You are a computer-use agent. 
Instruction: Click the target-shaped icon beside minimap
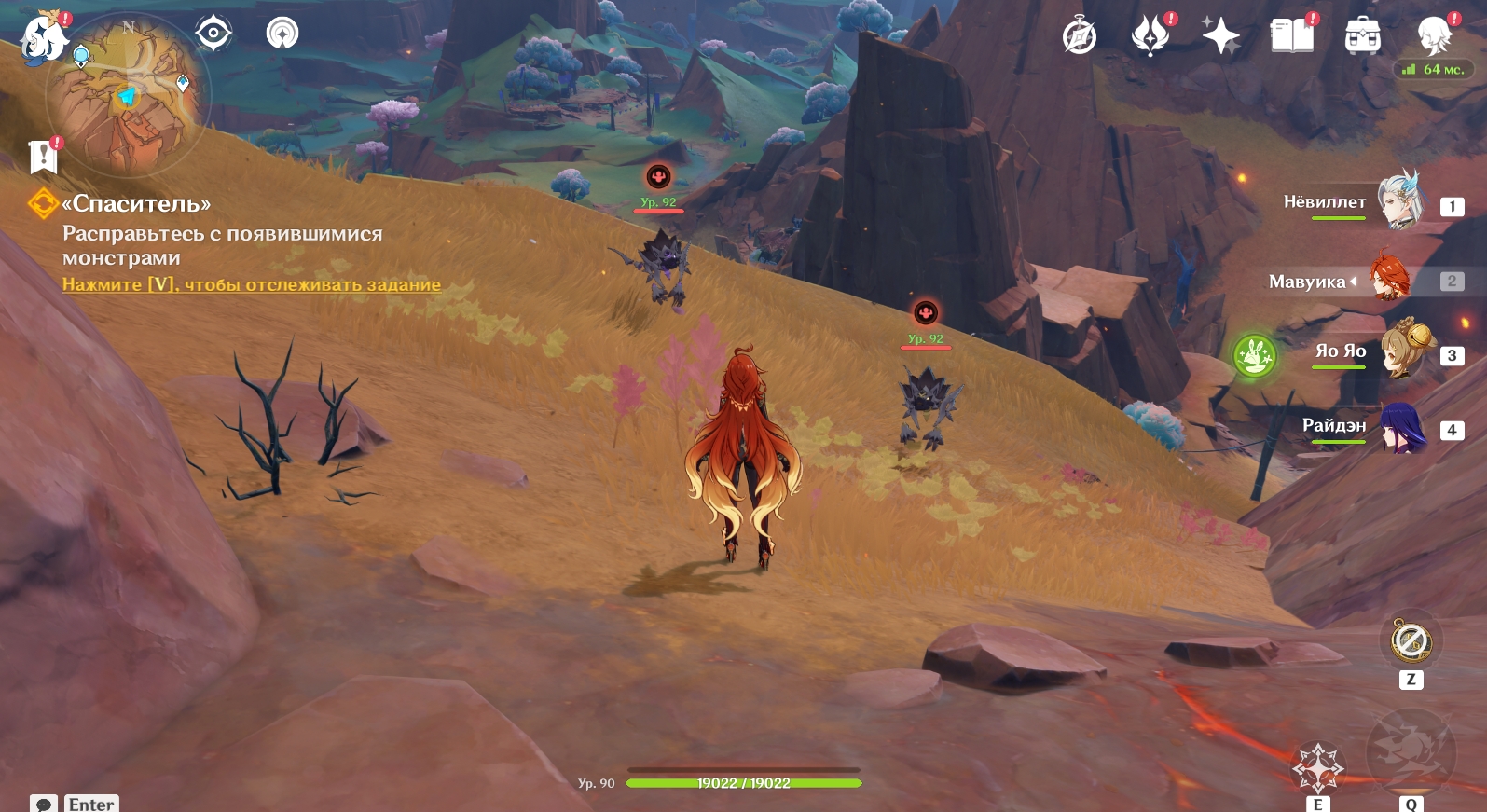click(x=213, y=34)
